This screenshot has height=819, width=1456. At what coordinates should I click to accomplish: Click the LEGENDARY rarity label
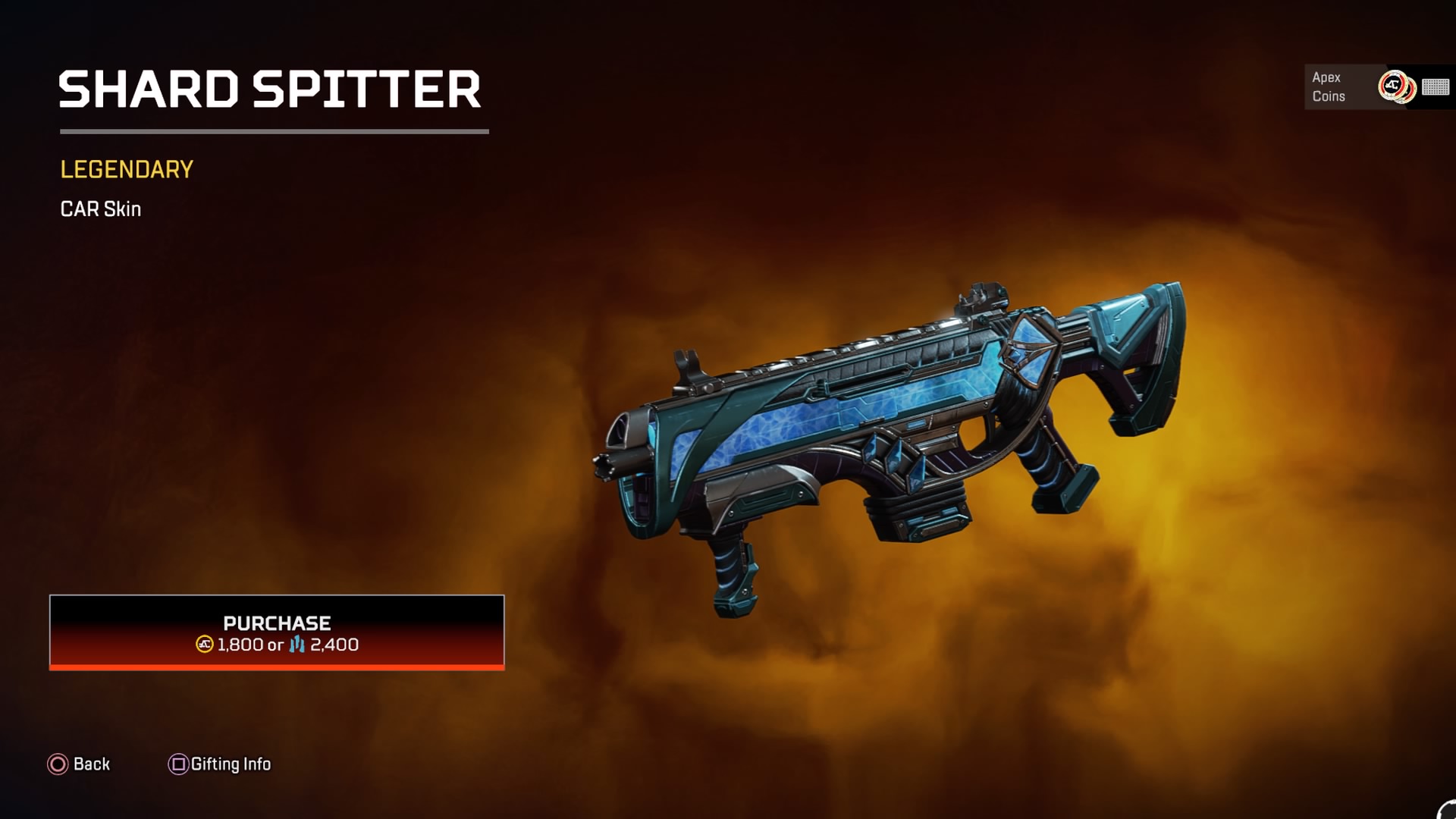(x=125, y=170)
